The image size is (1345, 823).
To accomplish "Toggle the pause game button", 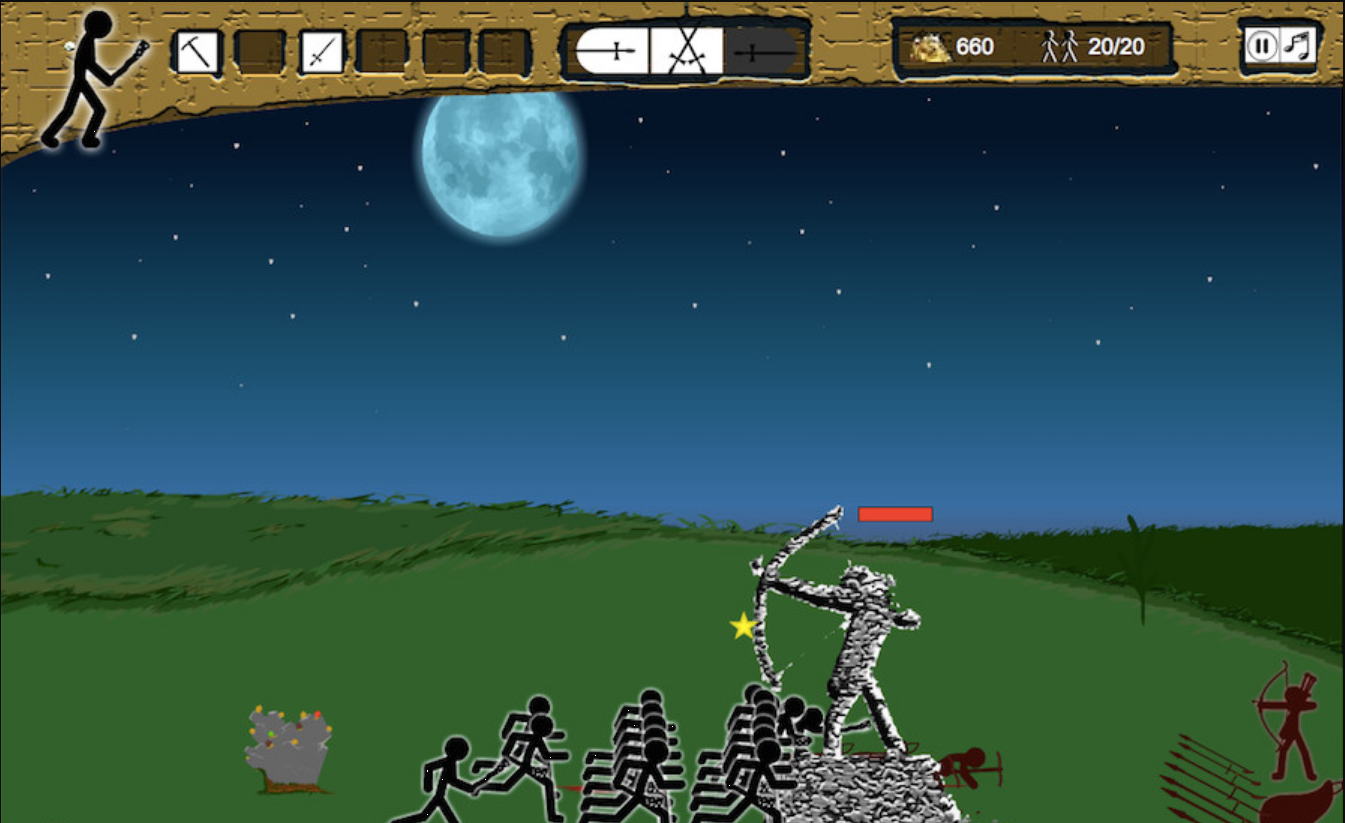I will (x=1262, y=46).
